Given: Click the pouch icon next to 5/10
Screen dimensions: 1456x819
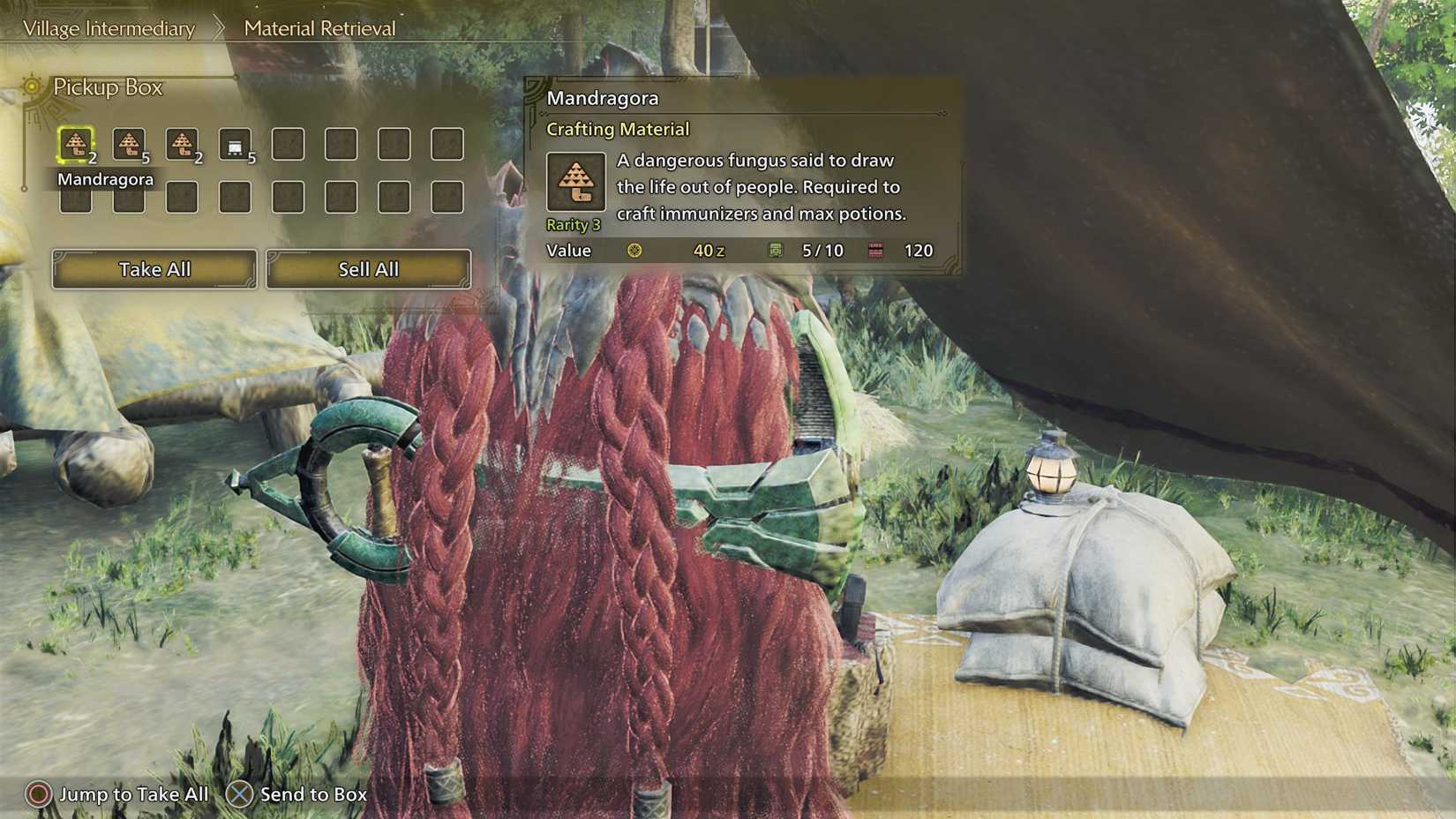Looking at the screenshot, I should 777,251.
